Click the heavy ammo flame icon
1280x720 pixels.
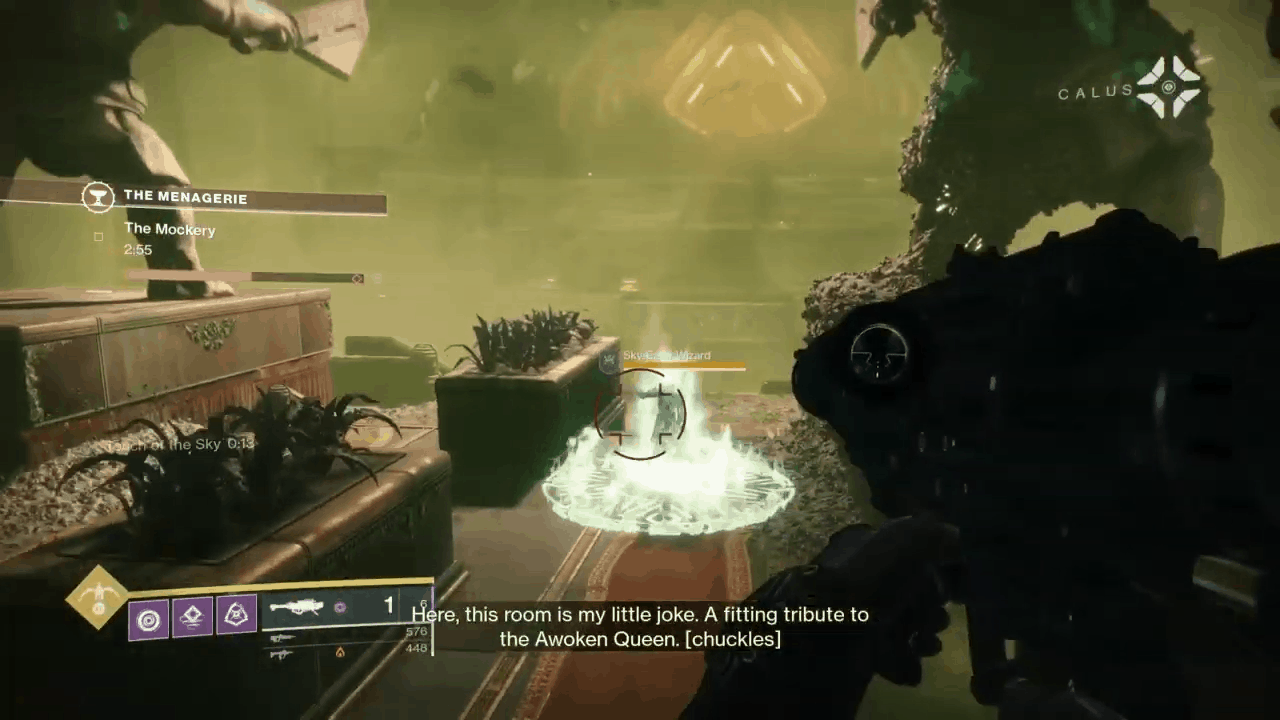(x=340, y=652)
